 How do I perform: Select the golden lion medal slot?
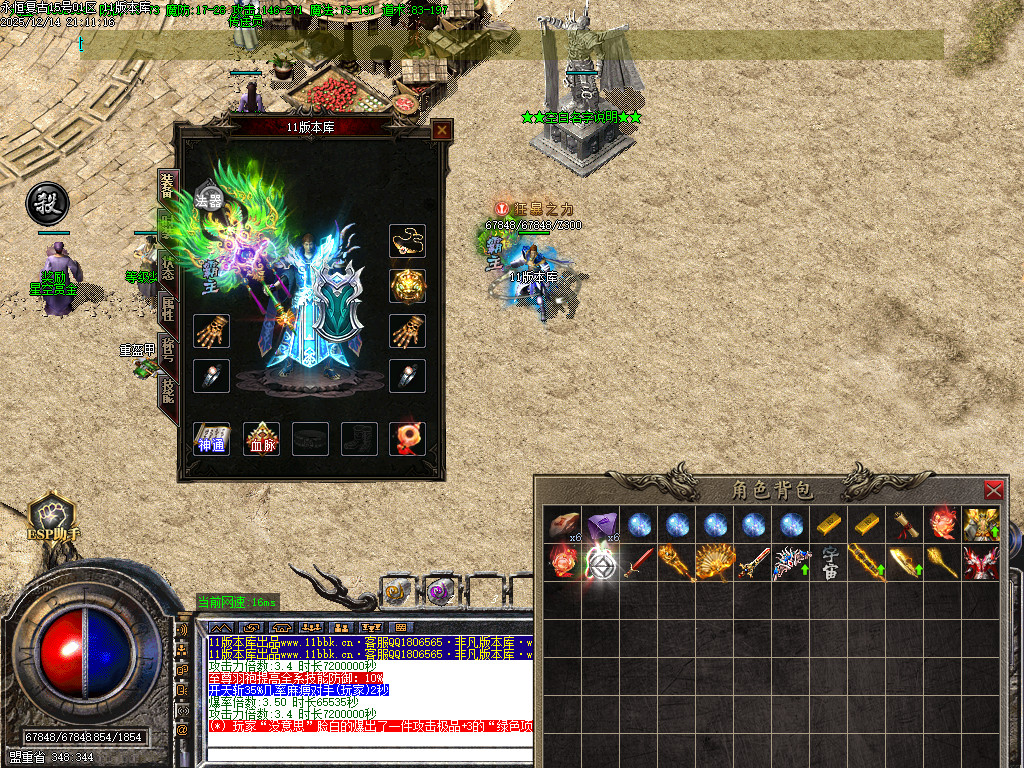tap(407, 286)
